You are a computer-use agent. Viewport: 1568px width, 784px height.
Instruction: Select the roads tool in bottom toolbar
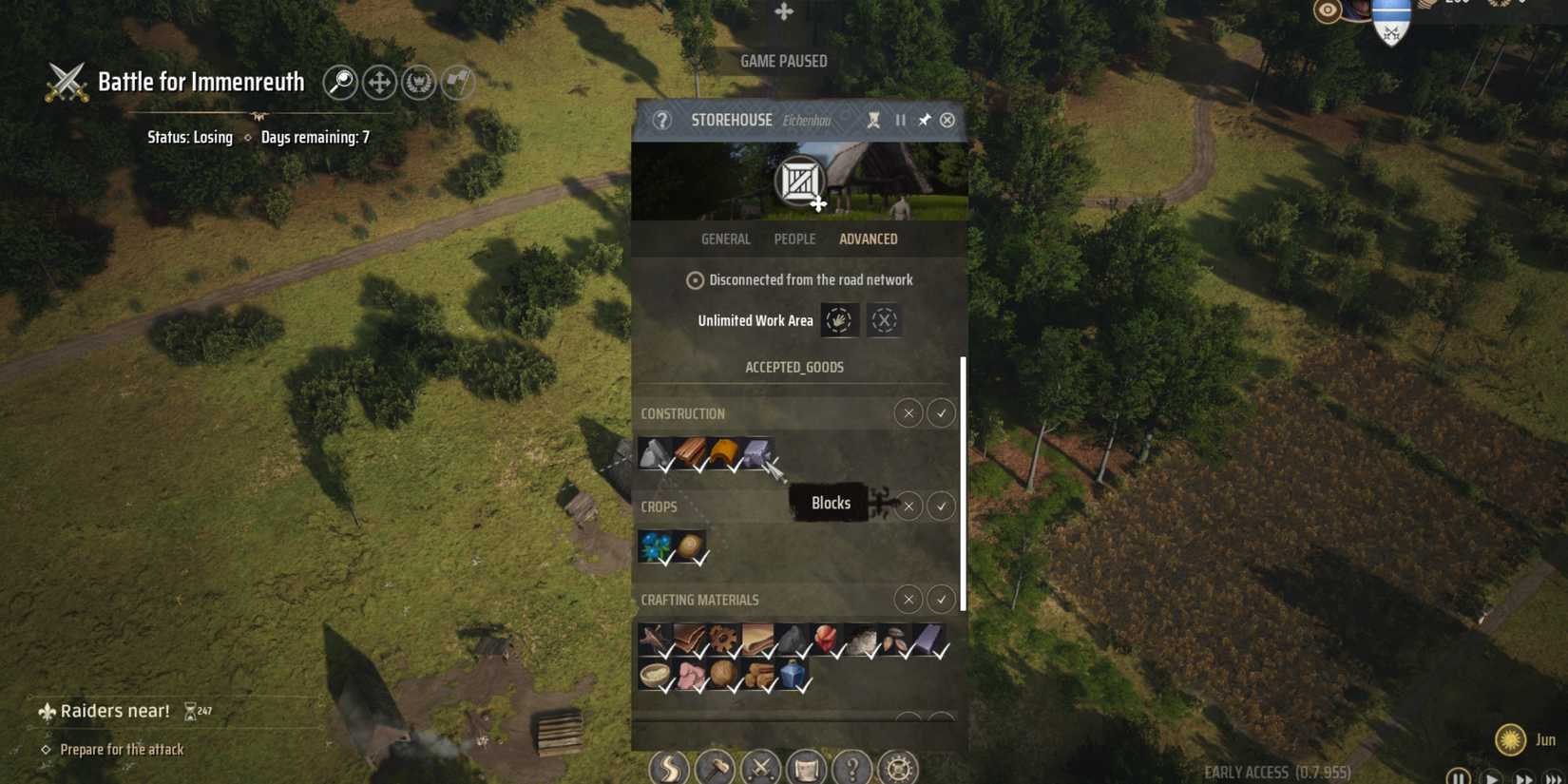(x=668, y=768)
